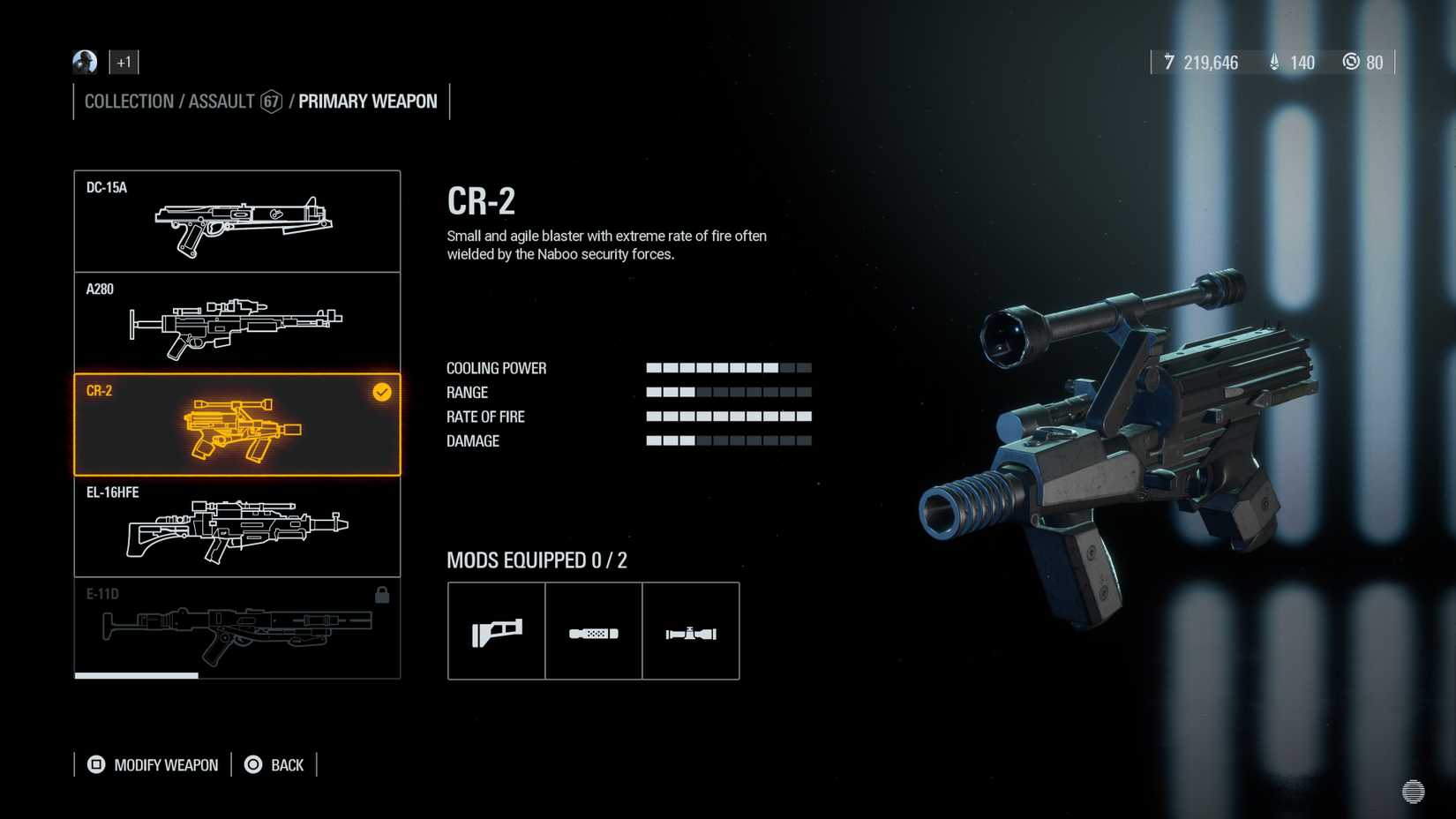Click the lock icon on the E-11D weapon
This screenshot has height=819, width=1456.
[383, 596]
